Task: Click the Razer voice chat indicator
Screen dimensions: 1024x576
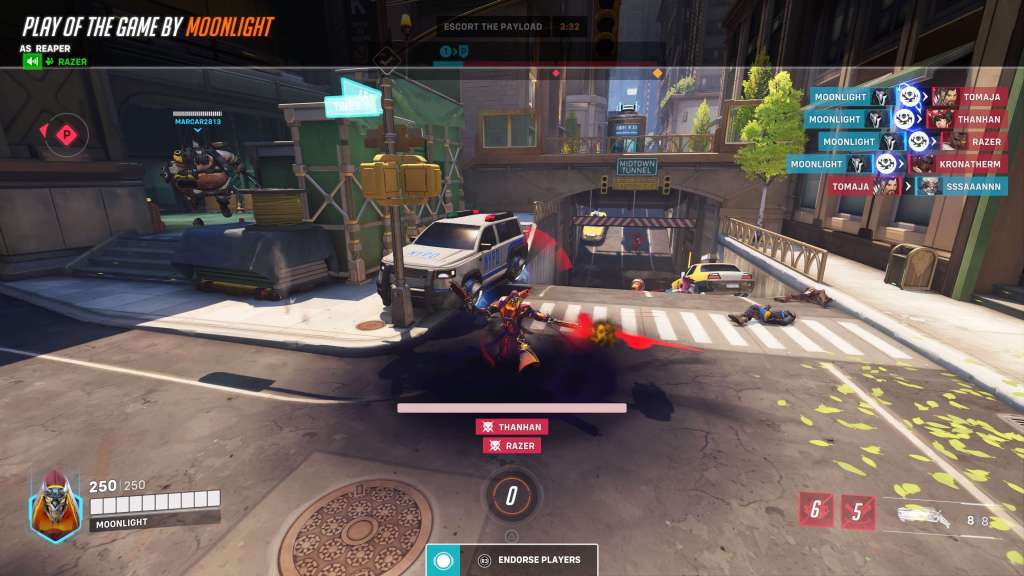Action: click(x=56, y=62)
